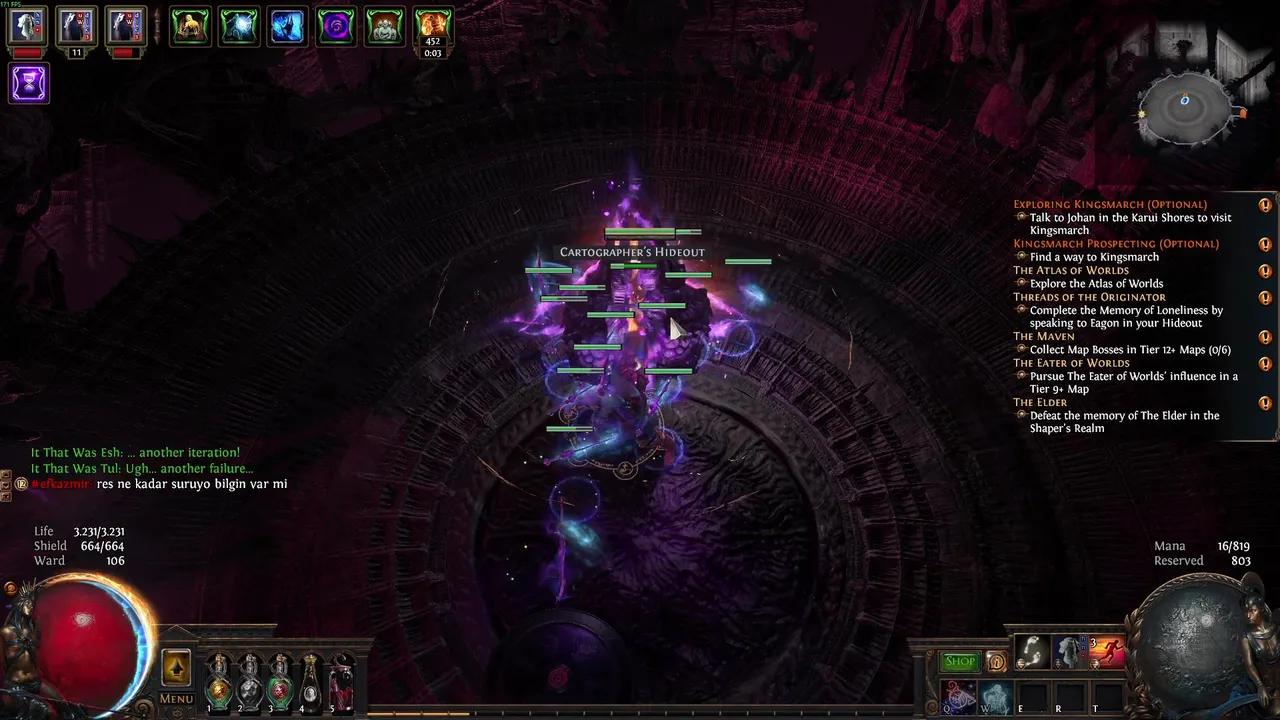
Task: Click the golden arrow level-up button
Action: (176, 668)
